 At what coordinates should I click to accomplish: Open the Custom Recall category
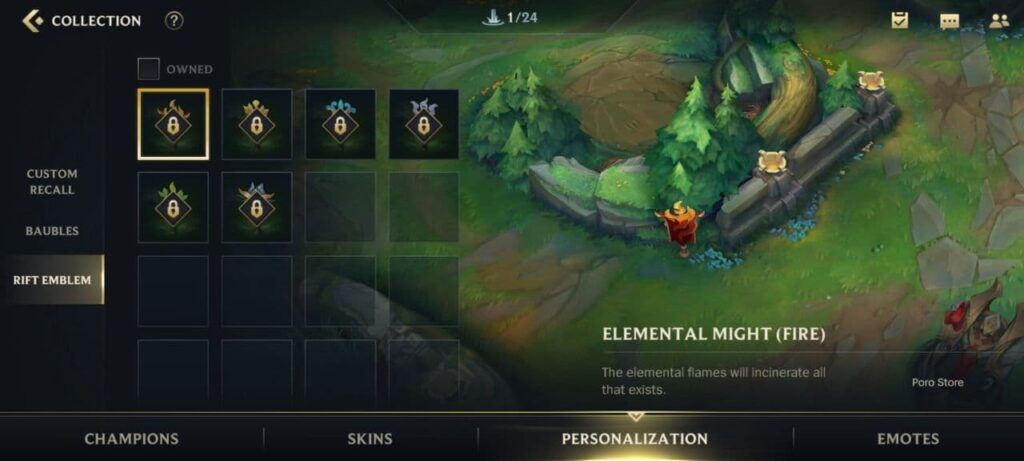pos(52,182)
